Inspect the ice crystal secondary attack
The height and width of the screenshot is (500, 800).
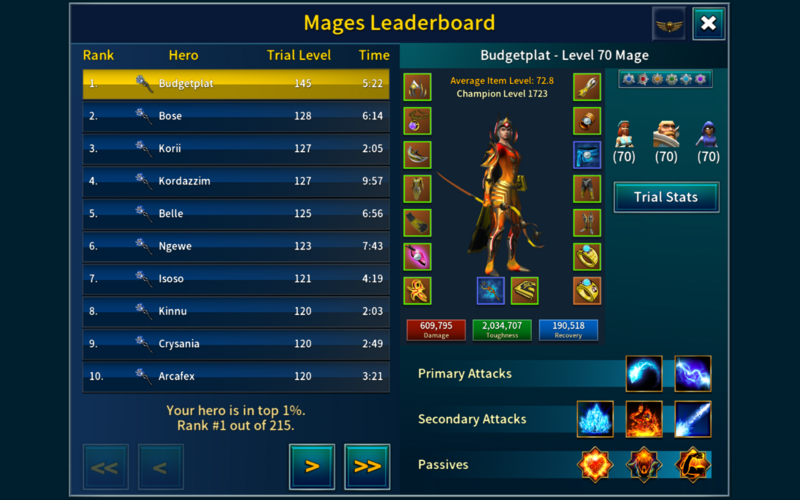(x=595, y=419)
